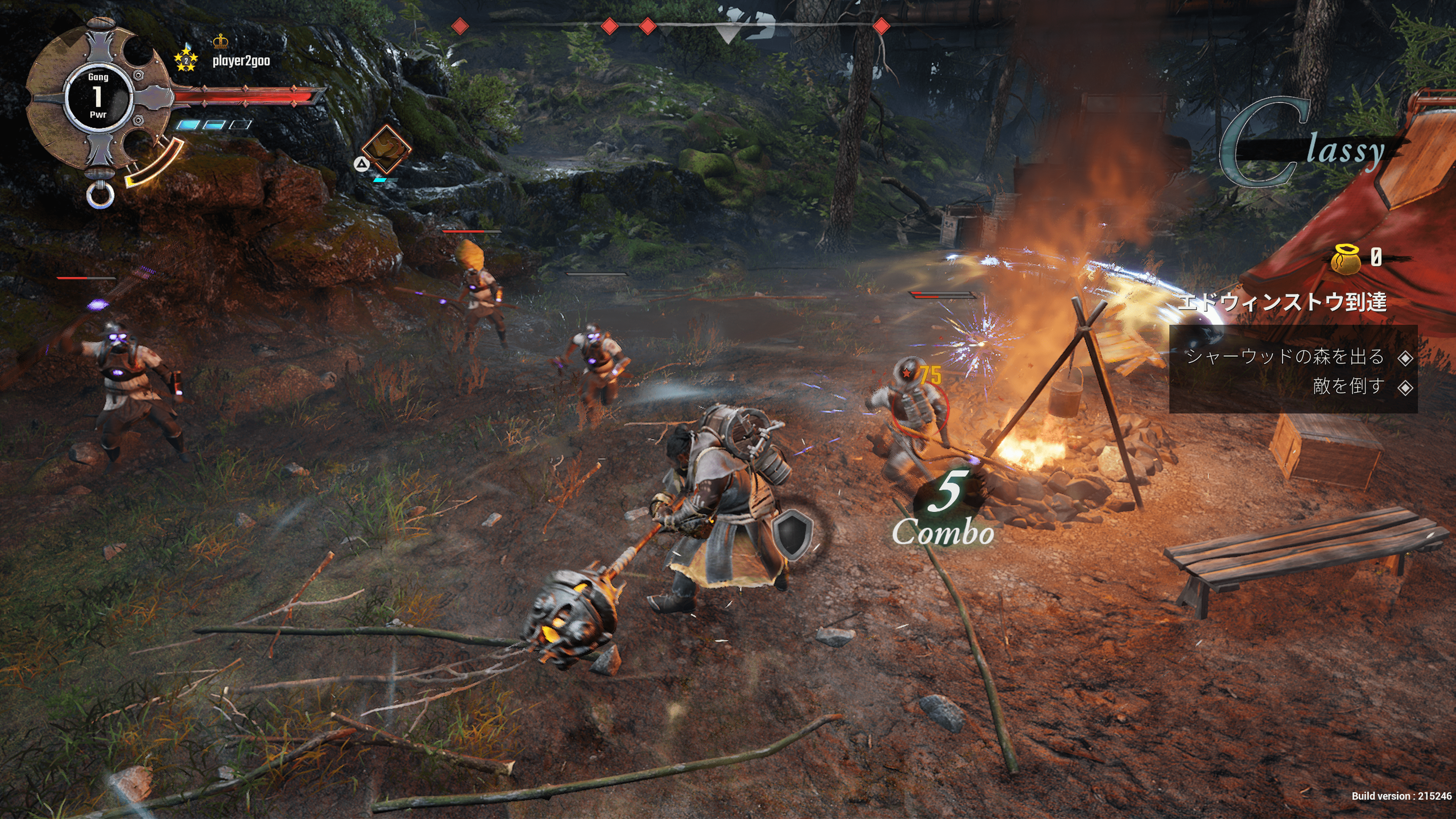The width and height of the screenshot is (1456, 819).
Task: Select the player2goo name tag
Action: pos(242,61)
